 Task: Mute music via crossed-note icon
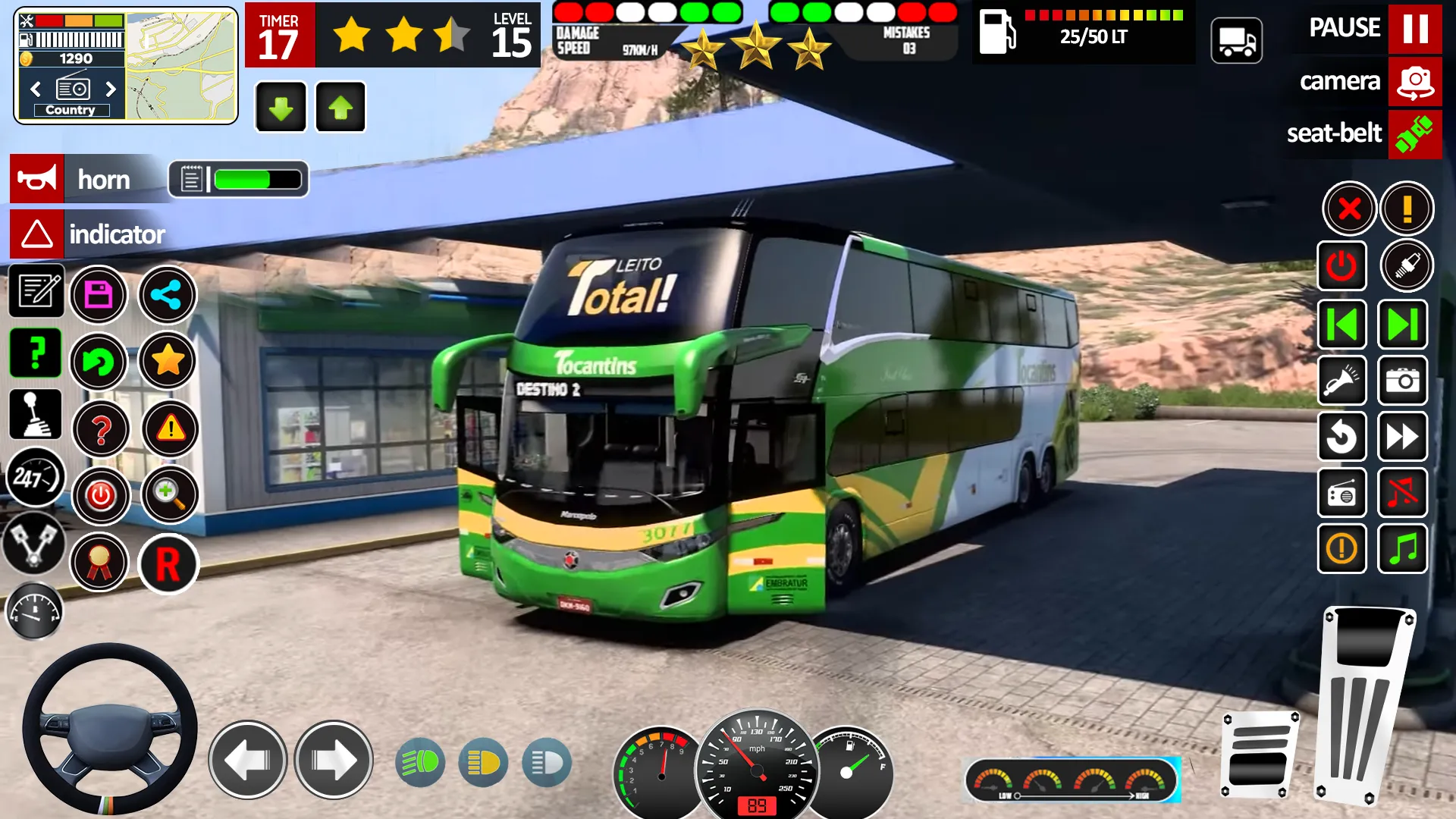tap(1401, 493)
